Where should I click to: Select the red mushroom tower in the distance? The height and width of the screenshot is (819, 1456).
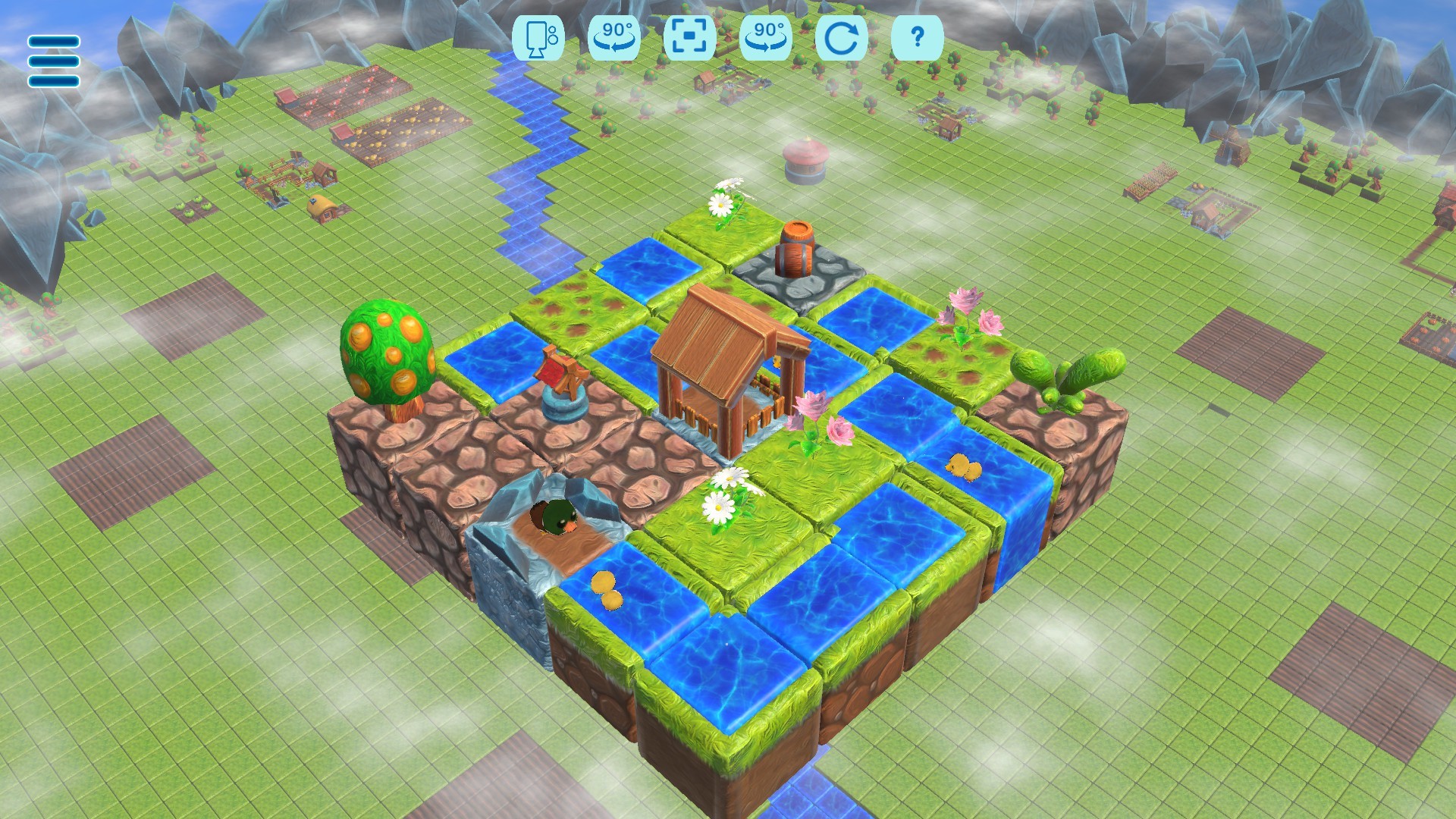[806, 159]
